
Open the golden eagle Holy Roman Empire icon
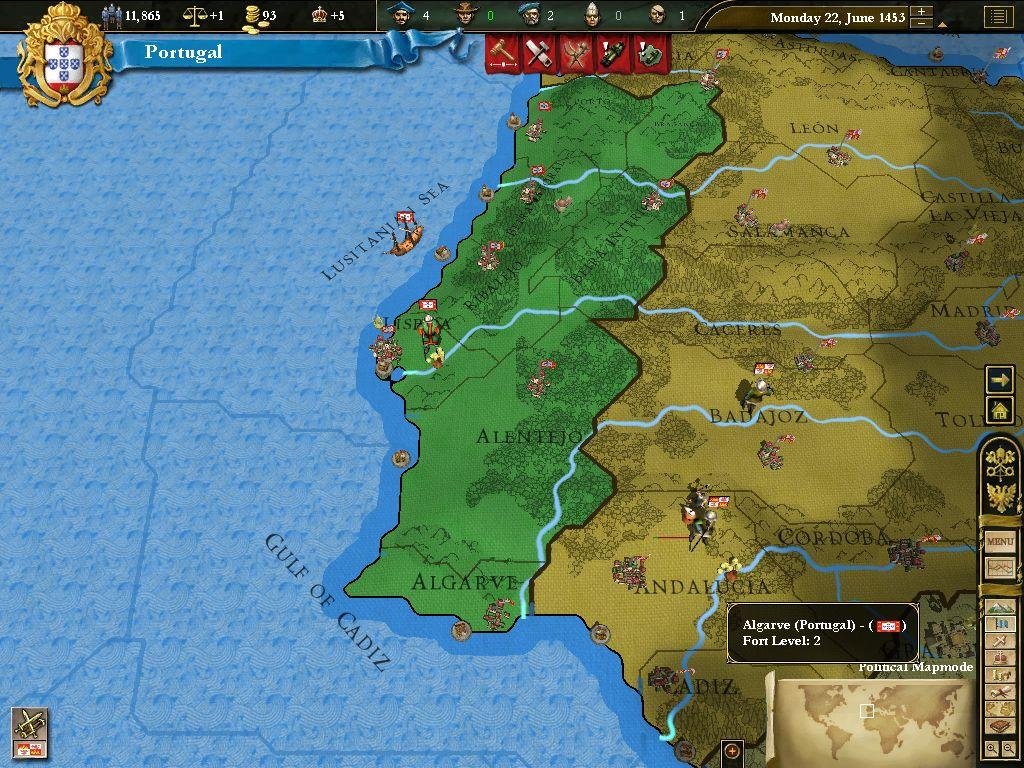point(1000,496)
